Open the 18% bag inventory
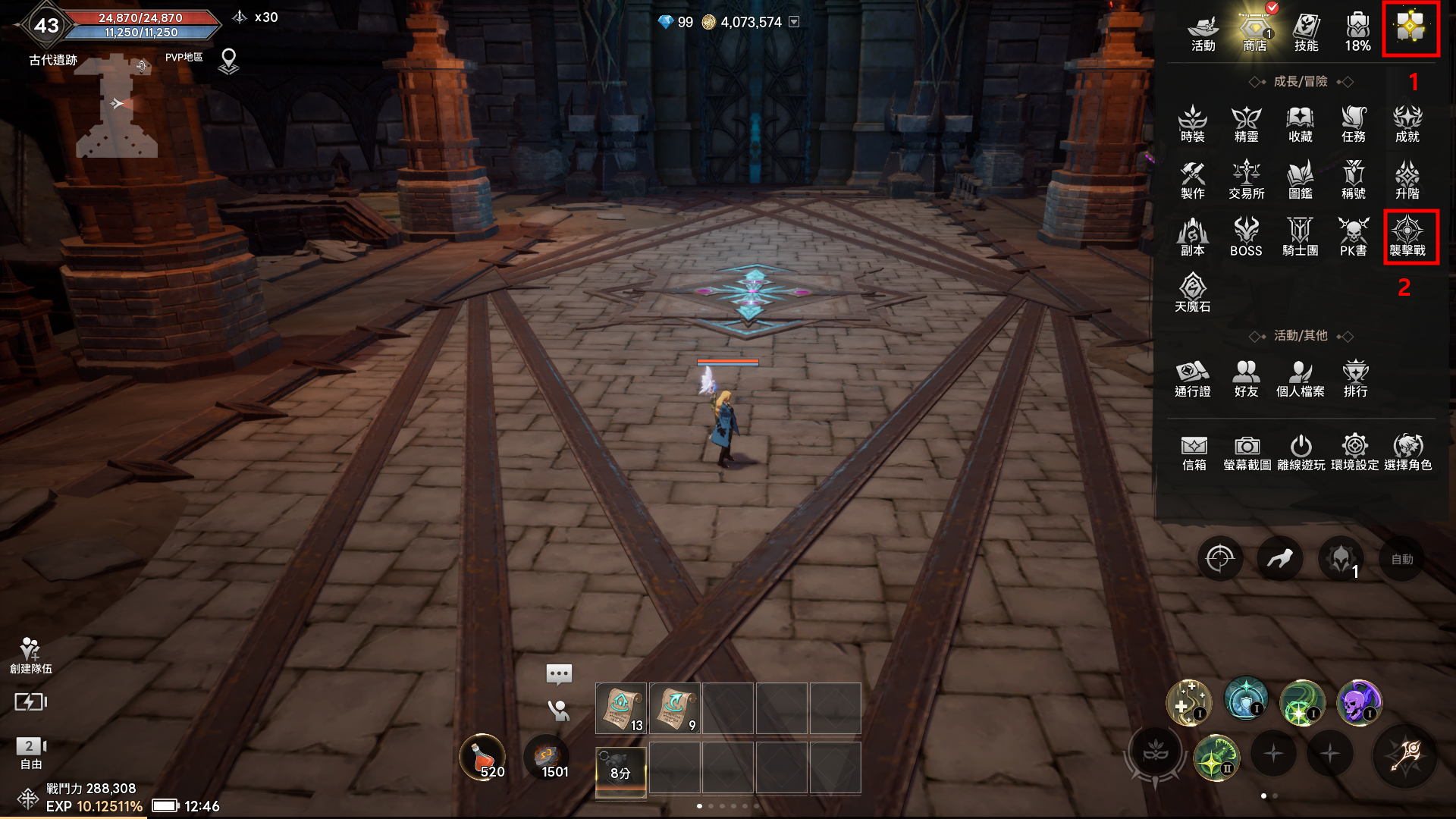 tap(1357, 33)
